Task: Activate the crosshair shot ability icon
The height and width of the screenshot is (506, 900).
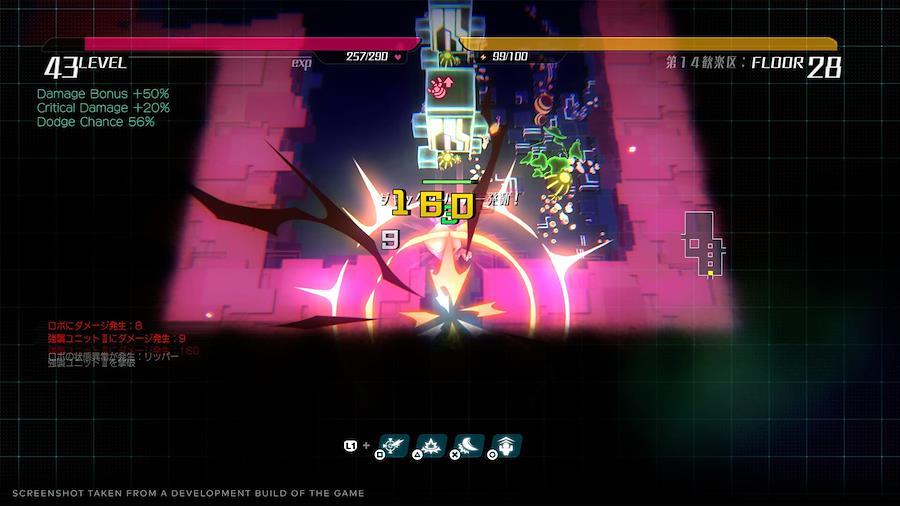Action: click(x=392, y=445)
